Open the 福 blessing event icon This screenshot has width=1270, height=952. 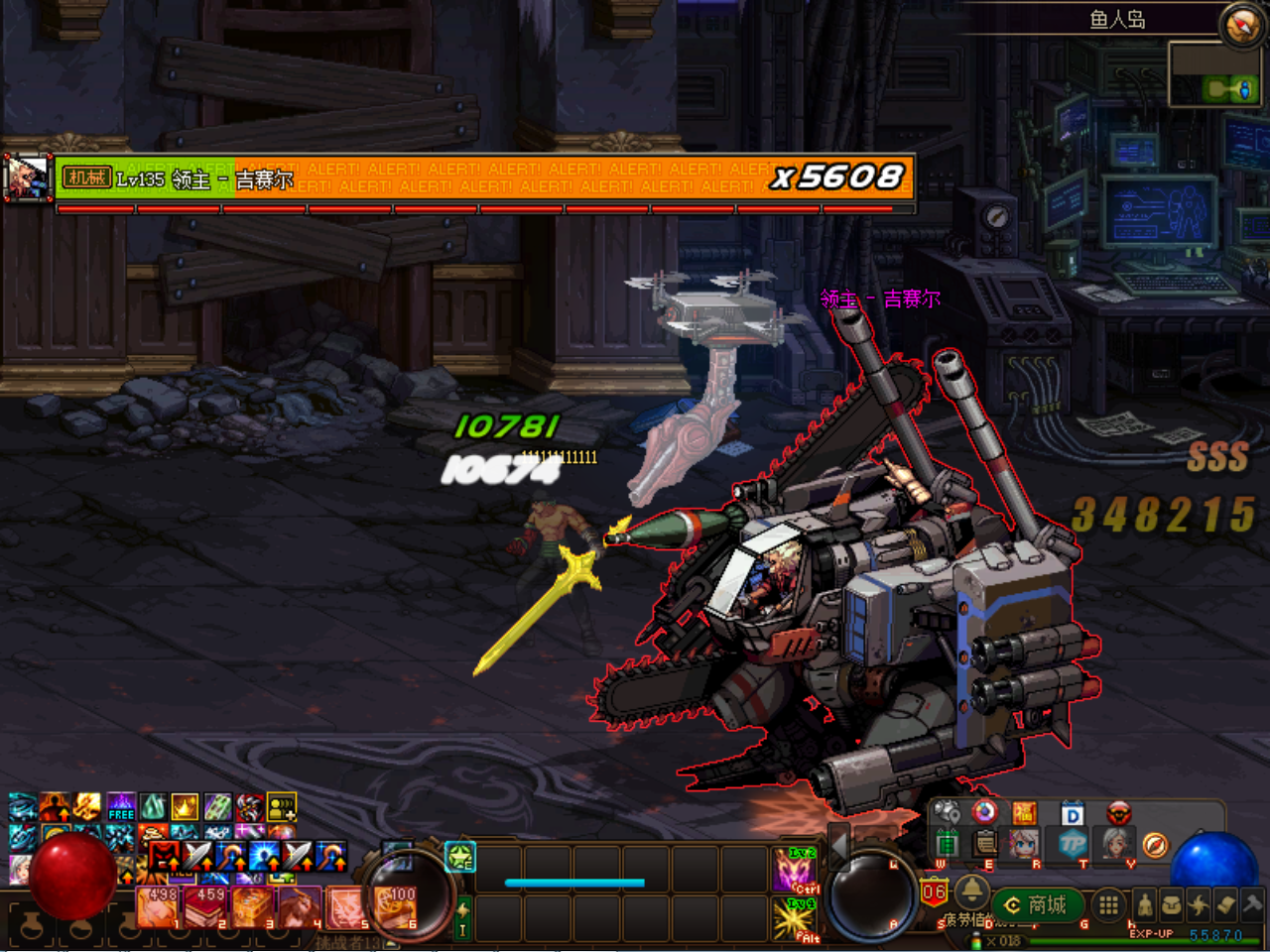click(1026, 813)
